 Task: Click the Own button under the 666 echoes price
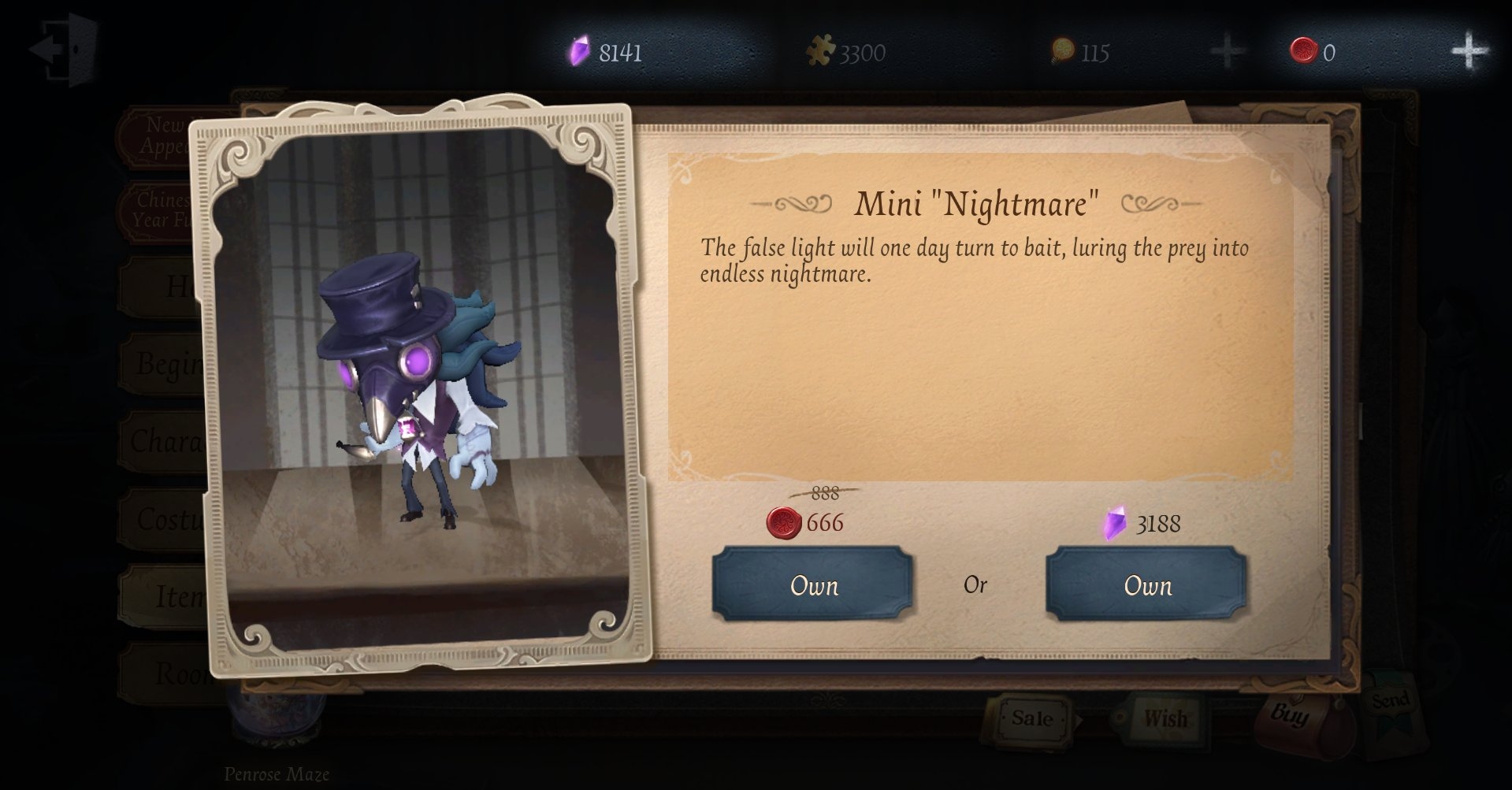813,585
